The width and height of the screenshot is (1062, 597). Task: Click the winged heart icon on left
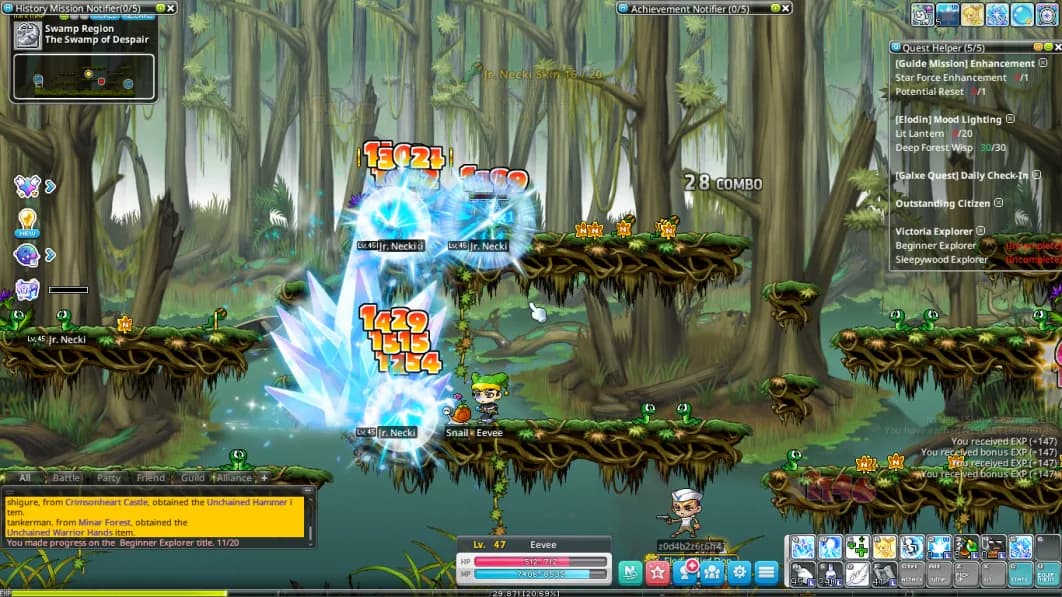[27, 185]
